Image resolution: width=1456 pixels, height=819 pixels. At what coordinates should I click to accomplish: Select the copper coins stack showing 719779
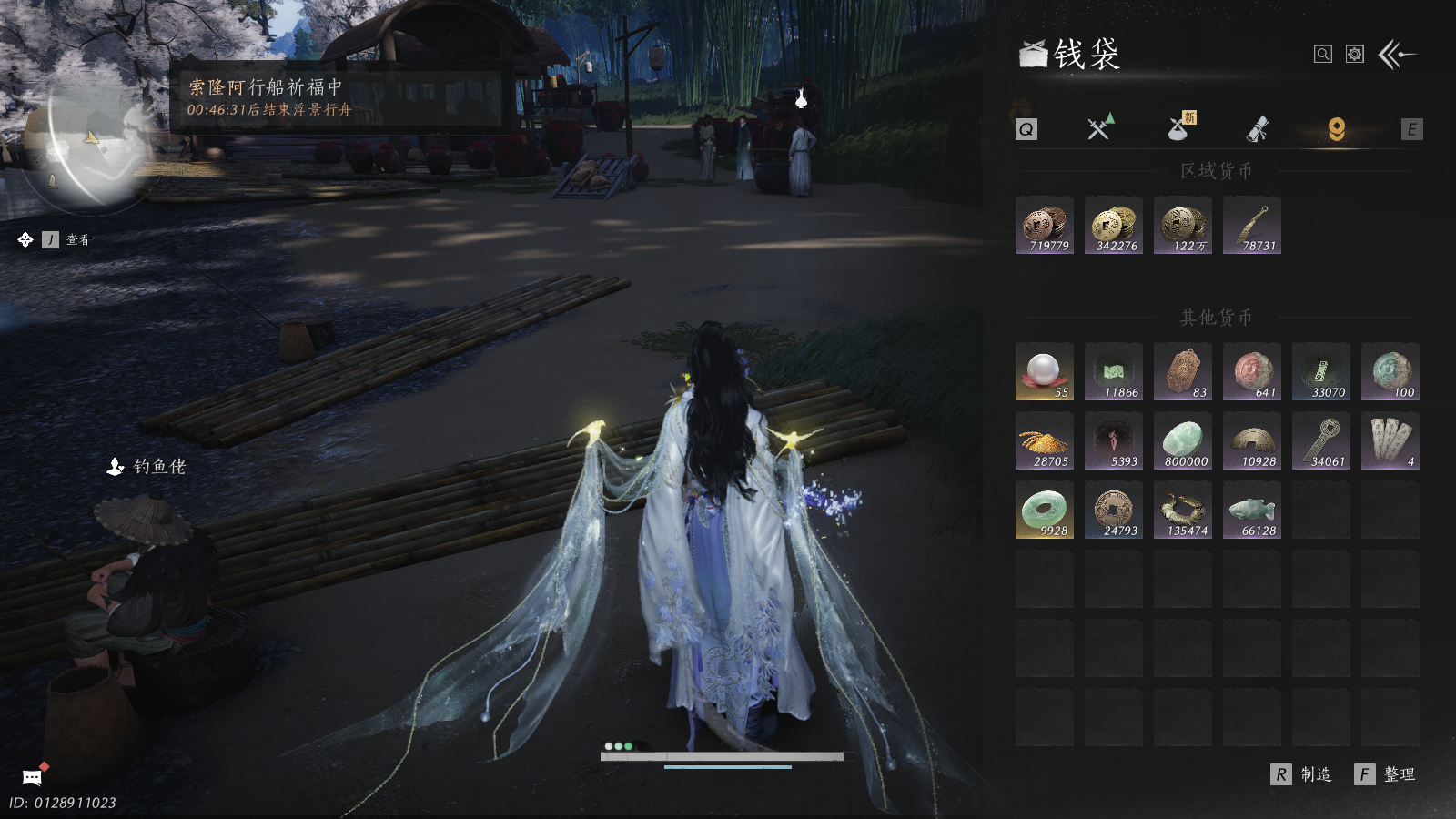1045,225
